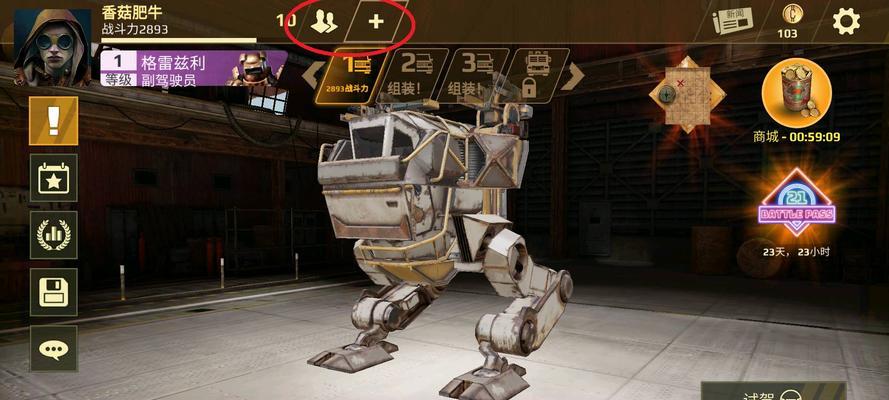
Task: Open the leaderboard laurel button
Action: [x=53, y=236]
